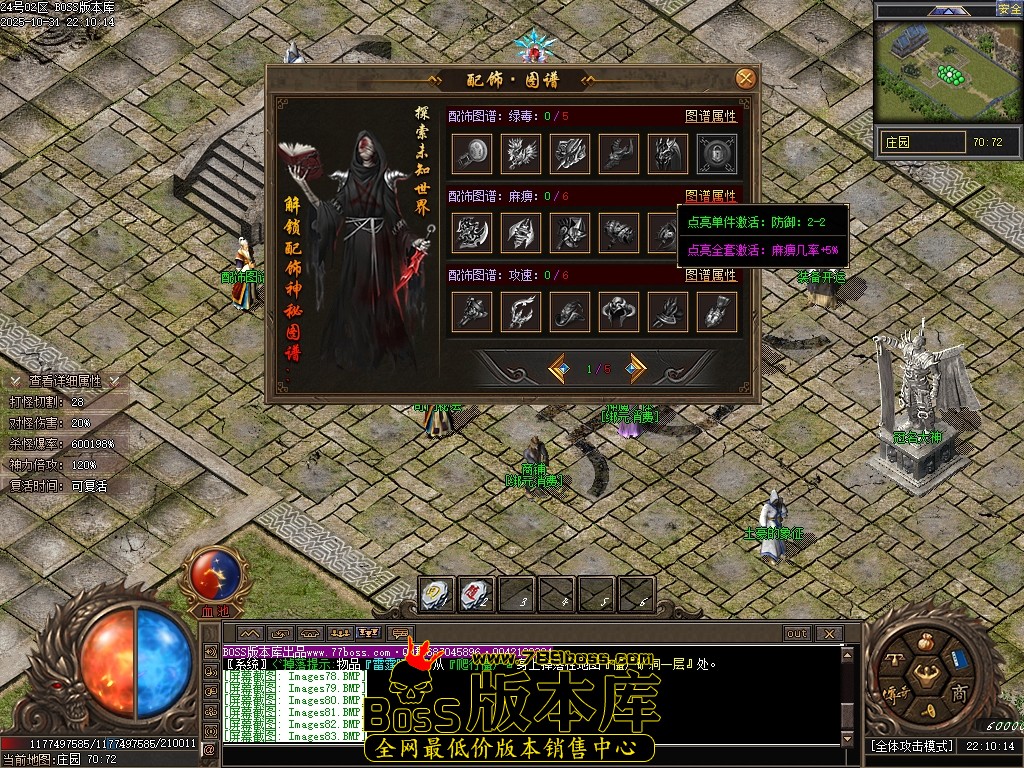1024x768 pixels.
Task: Collapse the minimap with the arrow button
Action: (946, 10)
